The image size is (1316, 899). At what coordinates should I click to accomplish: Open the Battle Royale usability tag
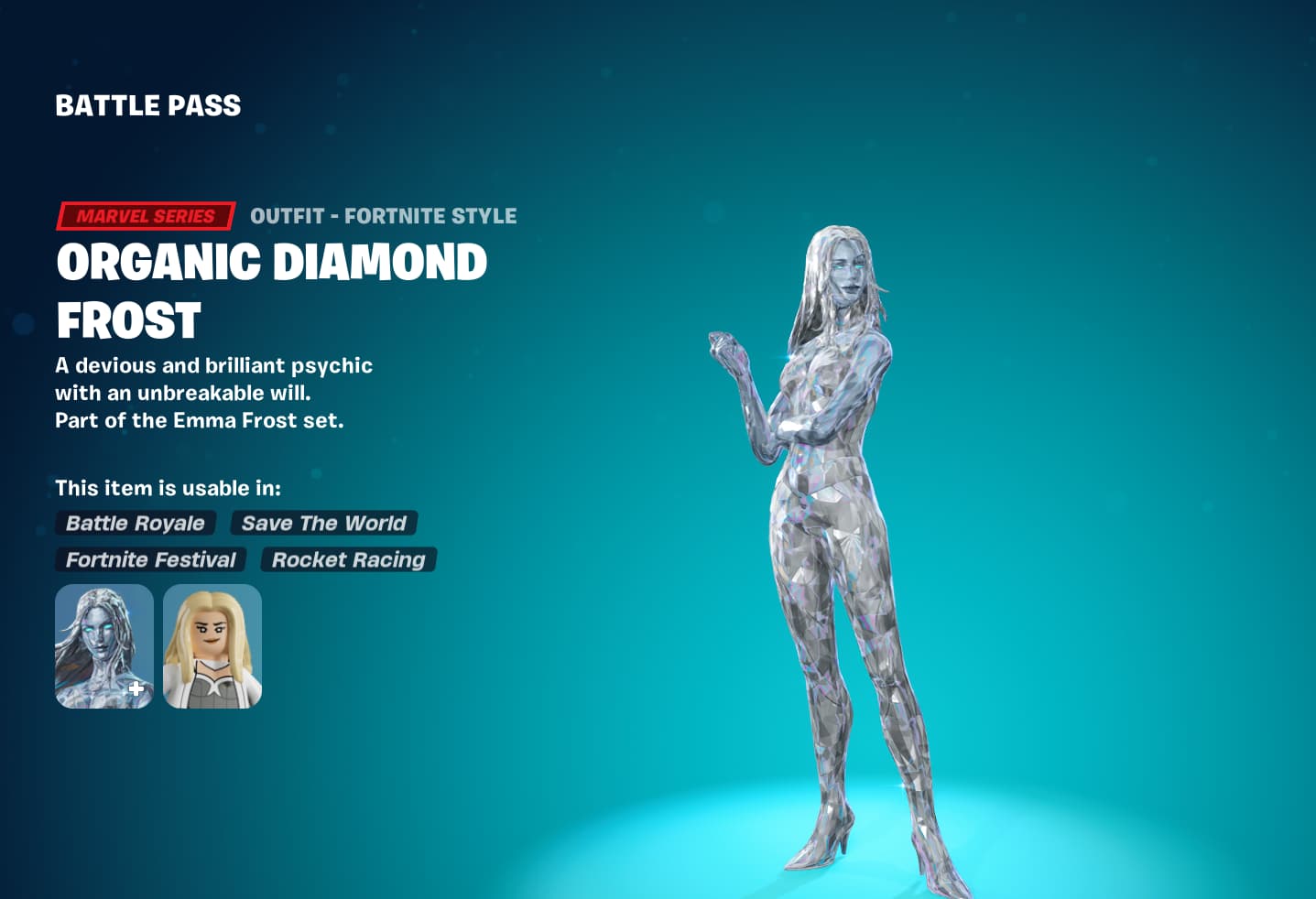[x=135, y=523]
